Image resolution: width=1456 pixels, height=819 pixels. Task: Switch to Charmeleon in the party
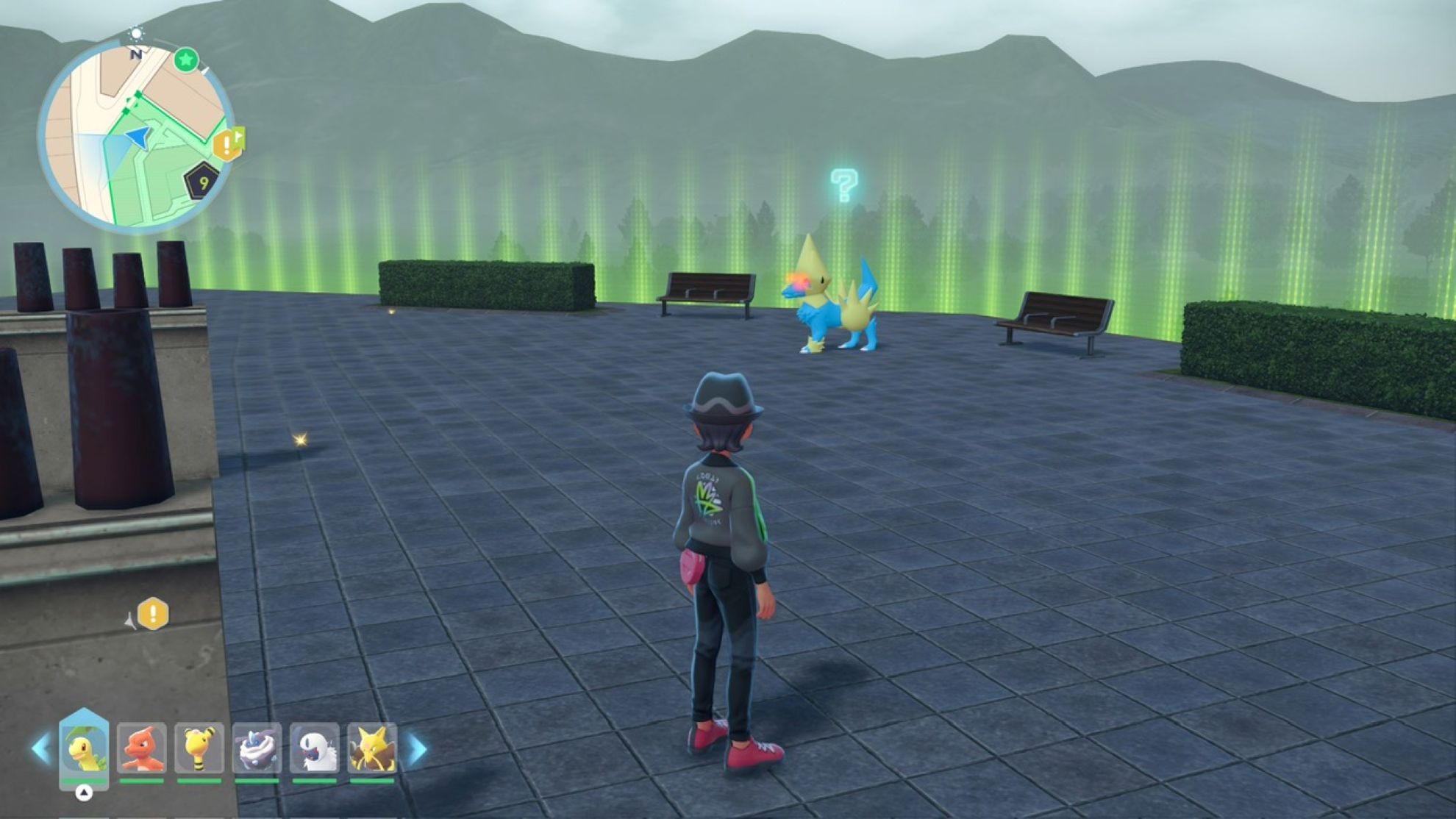(141, 749)
